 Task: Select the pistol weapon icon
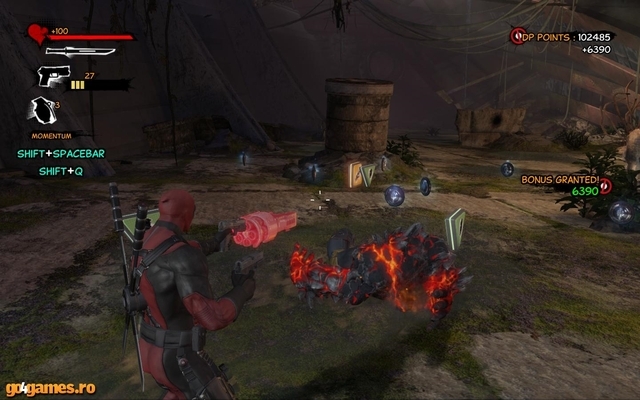[50, 77]
